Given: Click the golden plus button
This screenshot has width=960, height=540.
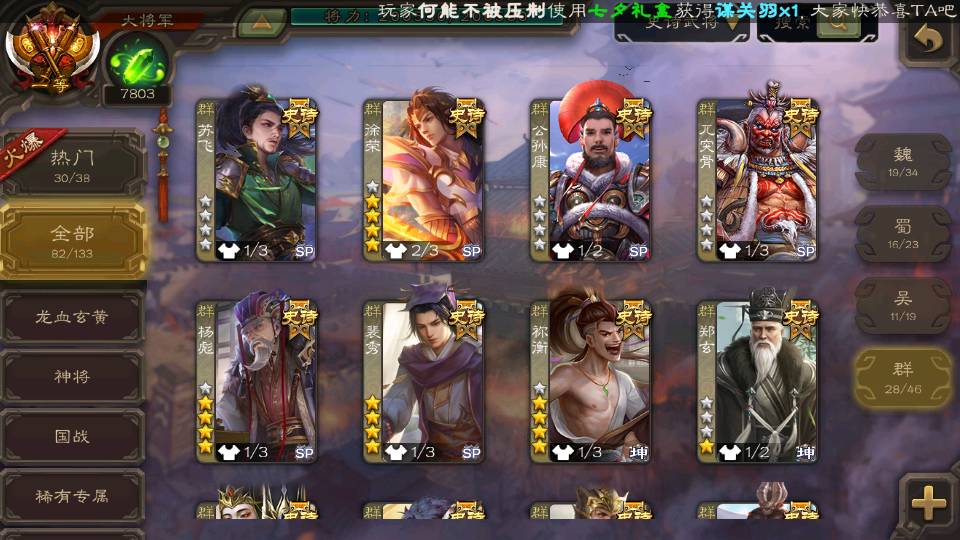Looking at the screenshot, I should pos(929,502).
